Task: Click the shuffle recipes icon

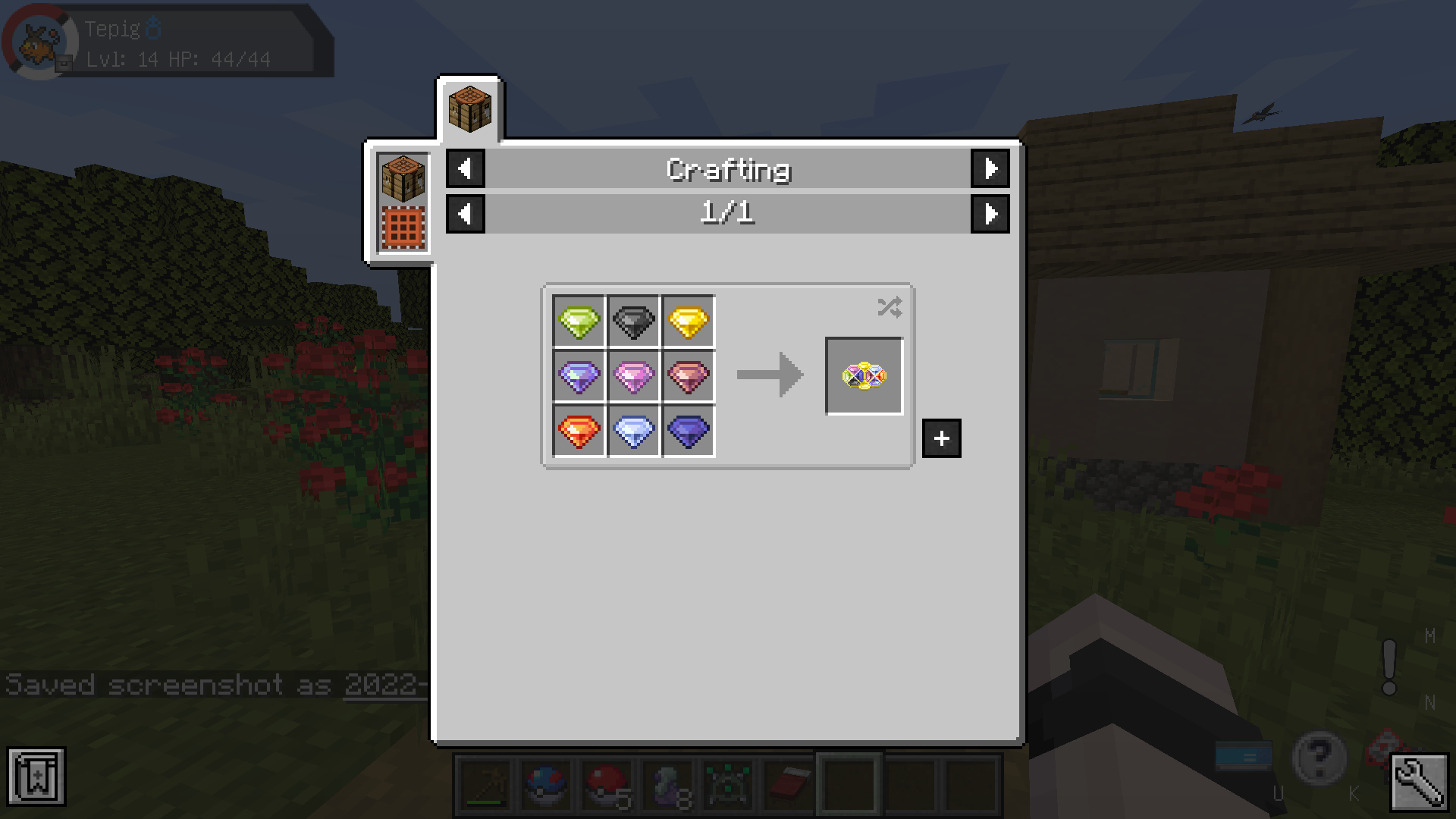Action: coord(890,307)
